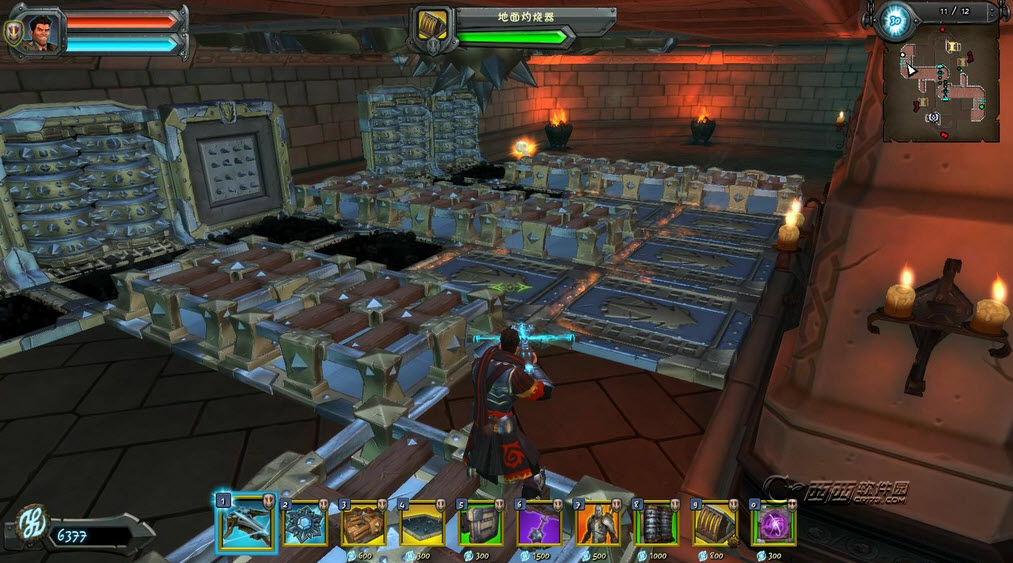The height and width of the screenshot is (563, 1013).
Task: Click the hero portrait
Action: pyautogui.click(x=42, y=31)
